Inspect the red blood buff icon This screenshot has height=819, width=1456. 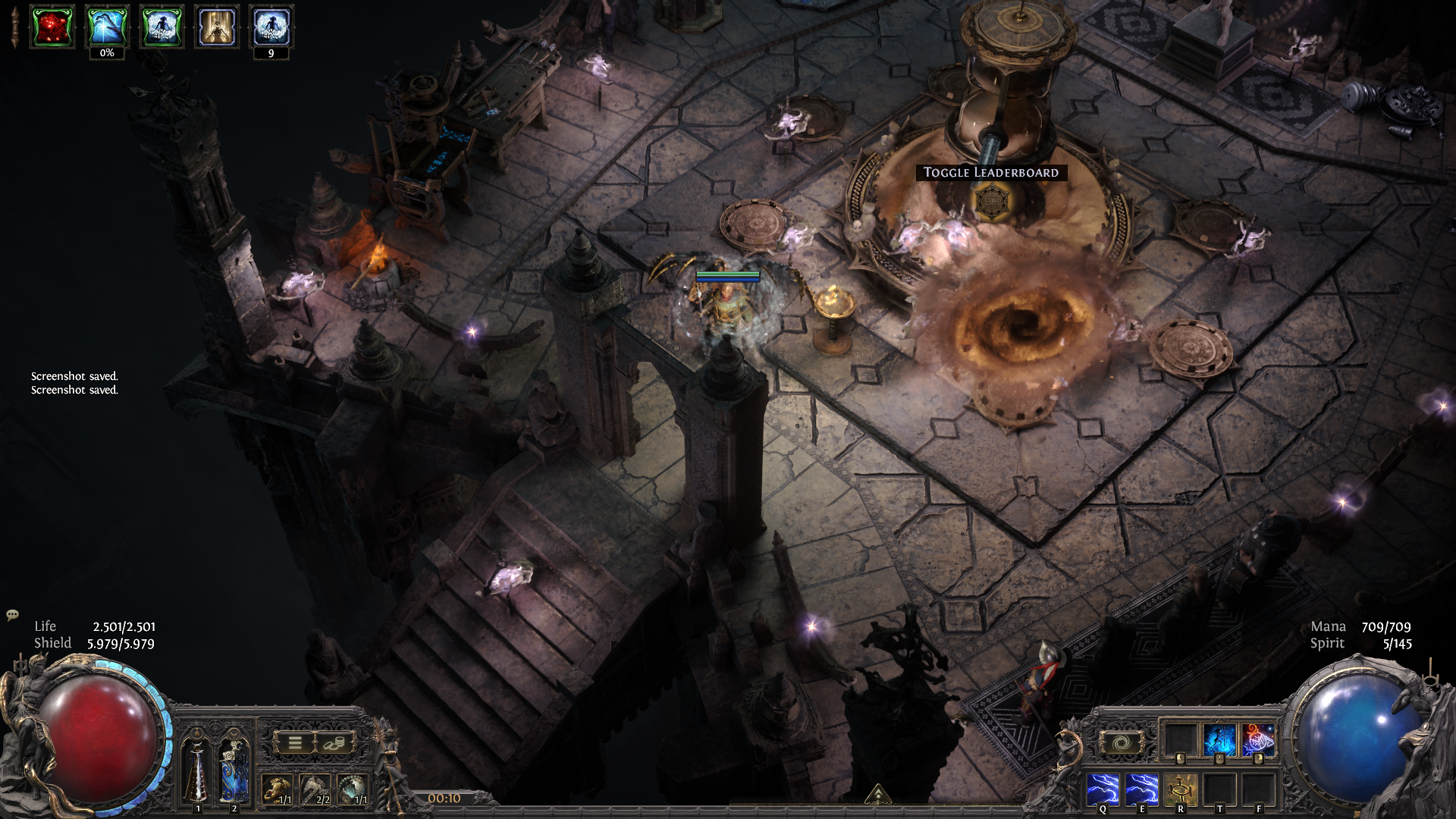click(x=52, y=27)
